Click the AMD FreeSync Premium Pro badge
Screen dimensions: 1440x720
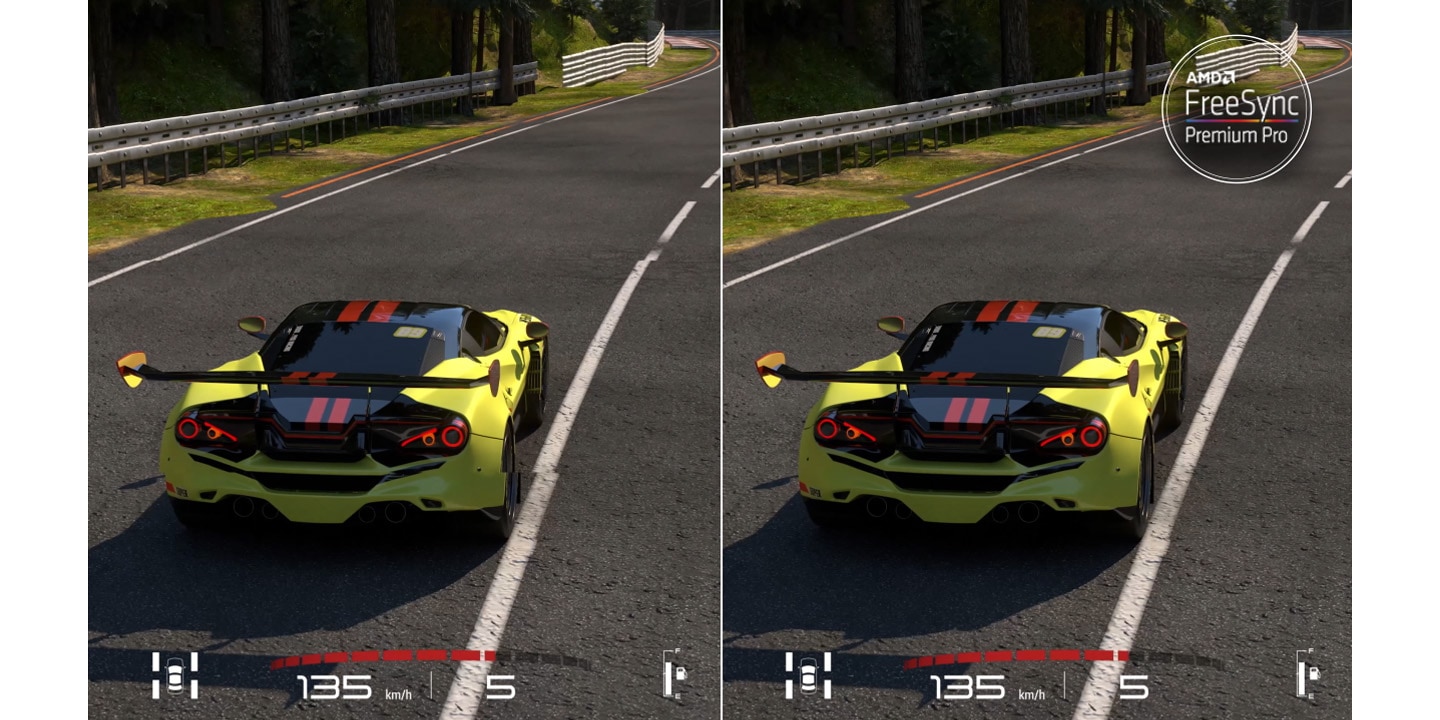[1236, 109]
